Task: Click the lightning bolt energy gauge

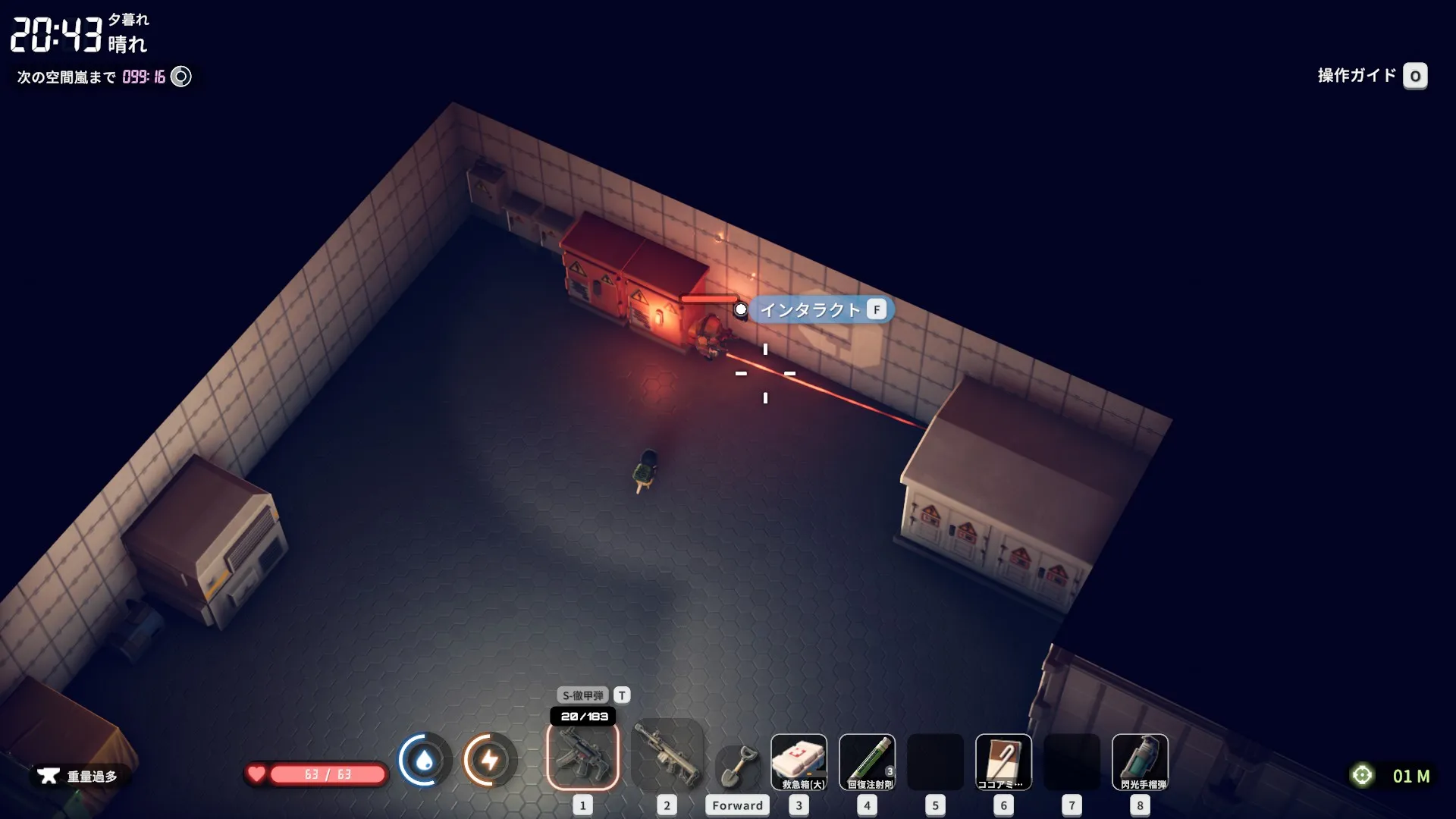Action: coord(490,760)
